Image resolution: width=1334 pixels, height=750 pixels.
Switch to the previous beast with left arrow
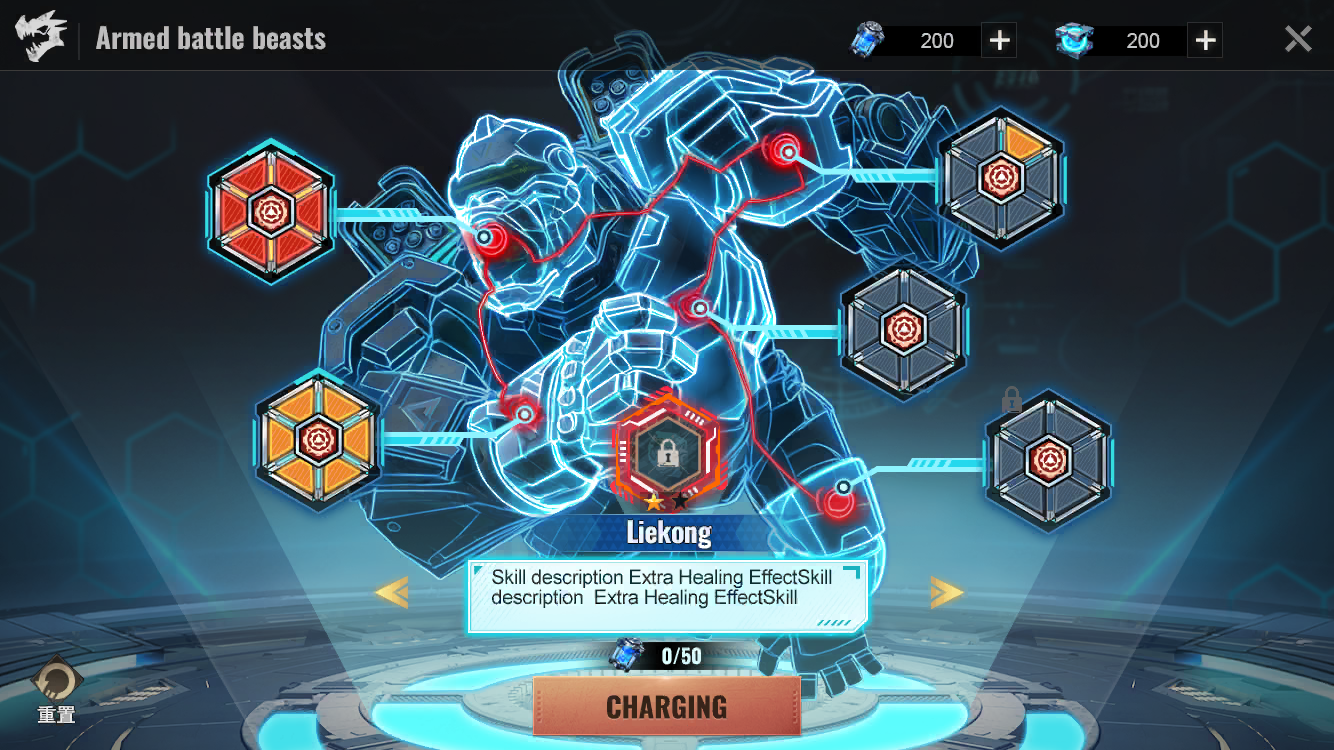[x=391, y=593]
